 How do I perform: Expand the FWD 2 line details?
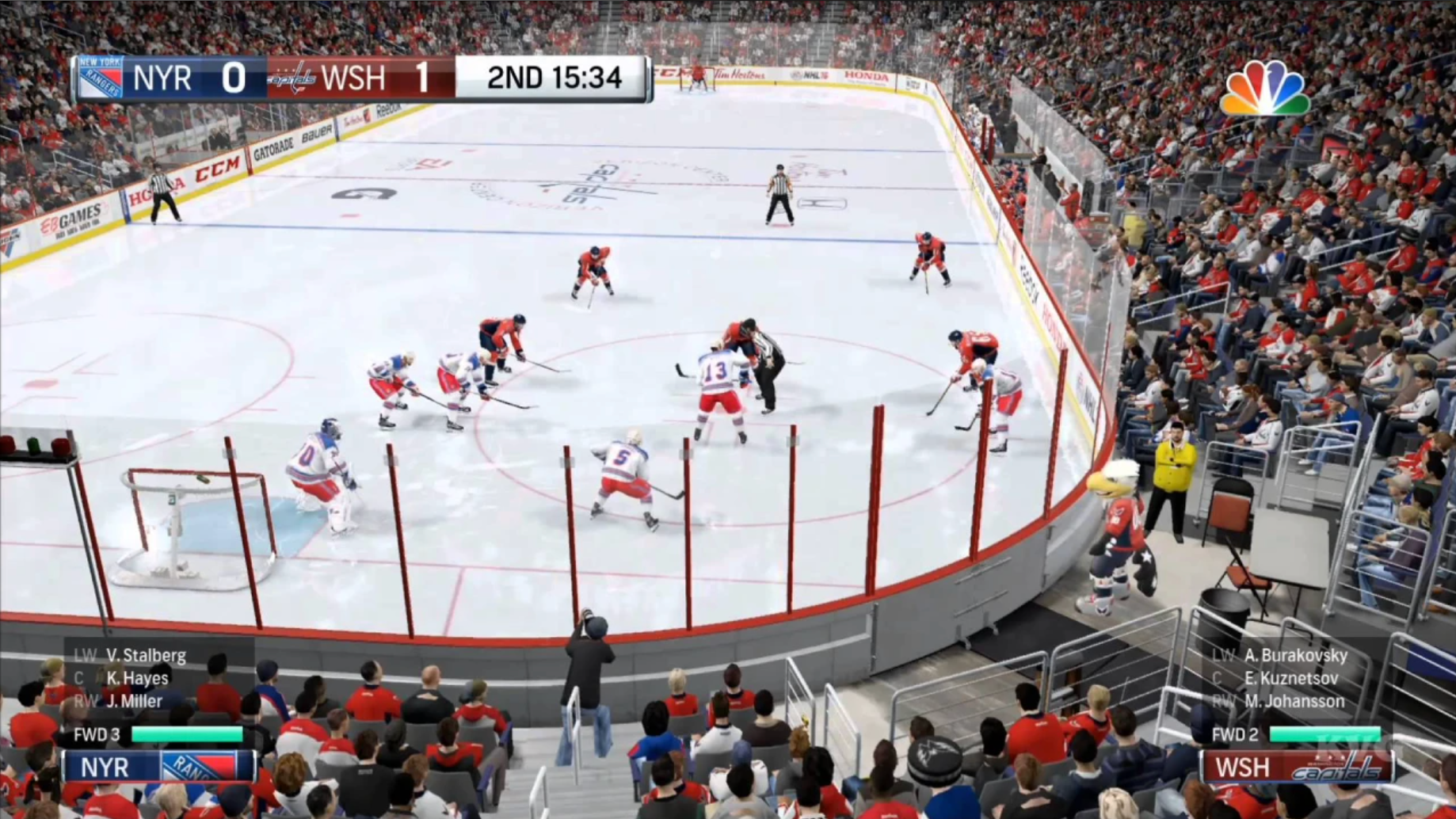click(x=1235, y=734)
